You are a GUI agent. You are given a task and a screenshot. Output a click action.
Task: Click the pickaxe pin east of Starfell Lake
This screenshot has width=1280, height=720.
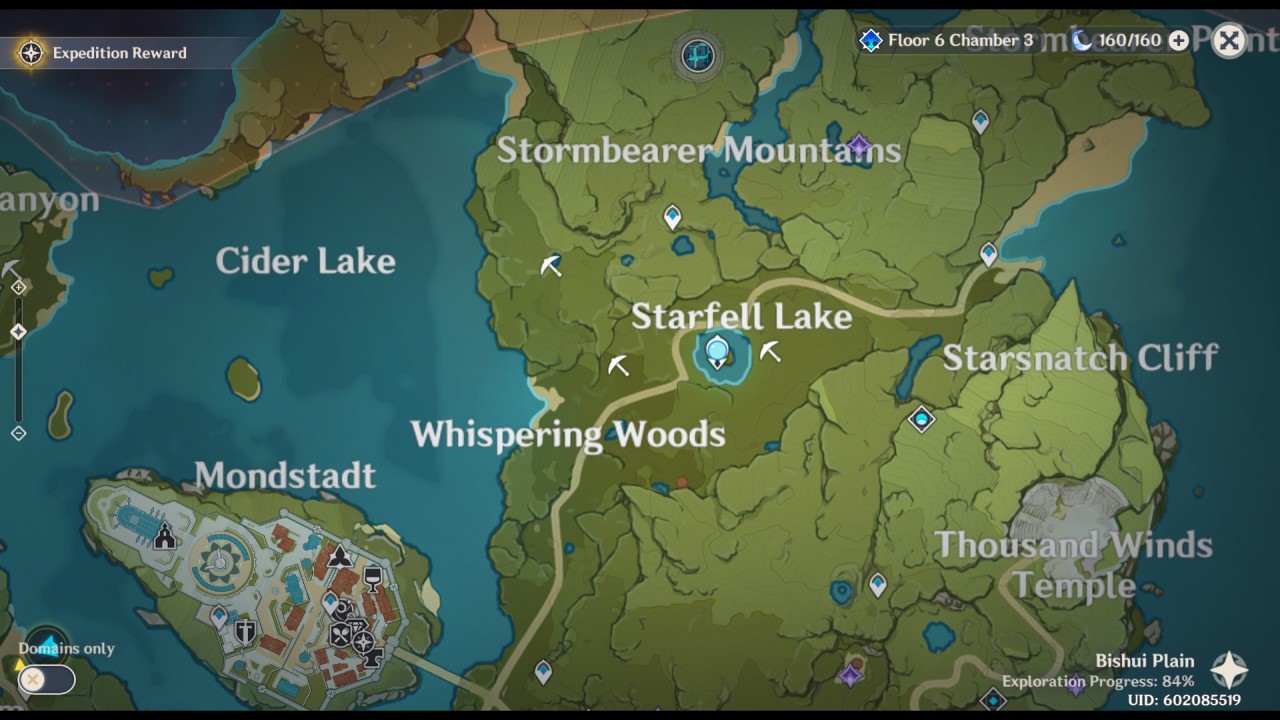click(771, 350)
